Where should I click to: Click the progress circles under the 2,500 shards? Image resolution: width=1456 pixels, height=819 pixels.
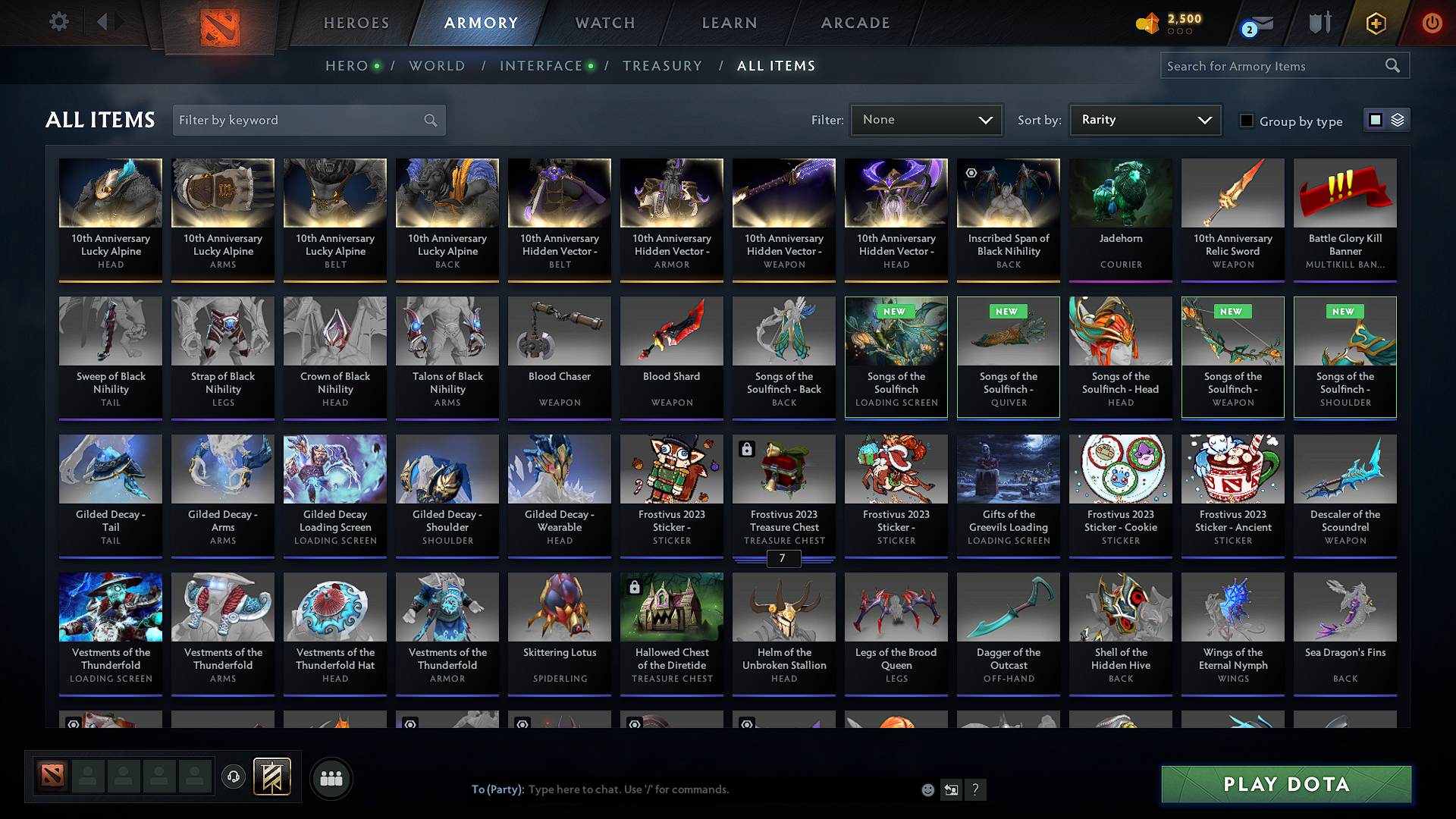[x=1181, y=33]
